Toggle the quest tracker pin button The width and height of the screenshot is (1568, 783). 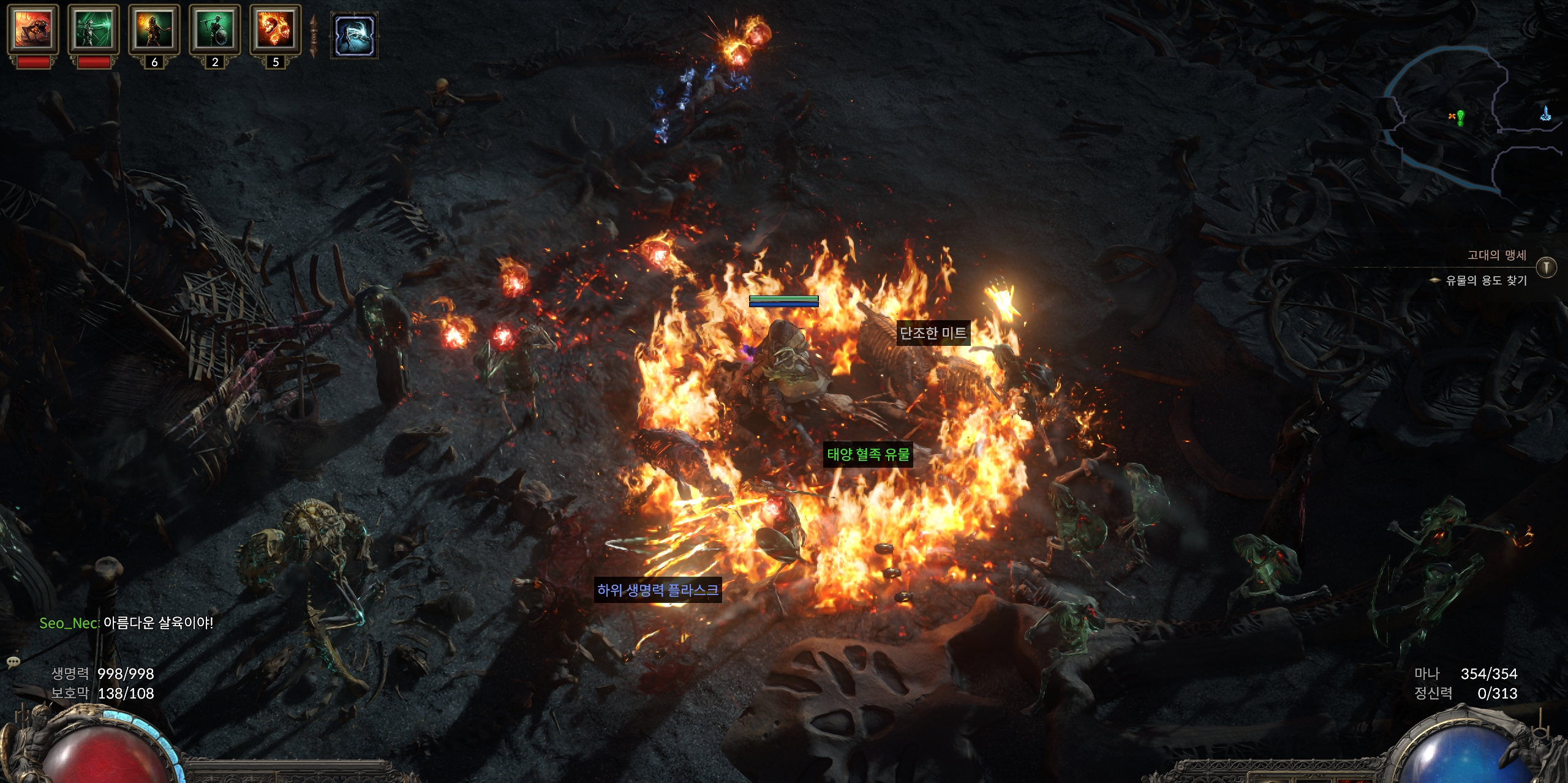tap(1547, 268)
